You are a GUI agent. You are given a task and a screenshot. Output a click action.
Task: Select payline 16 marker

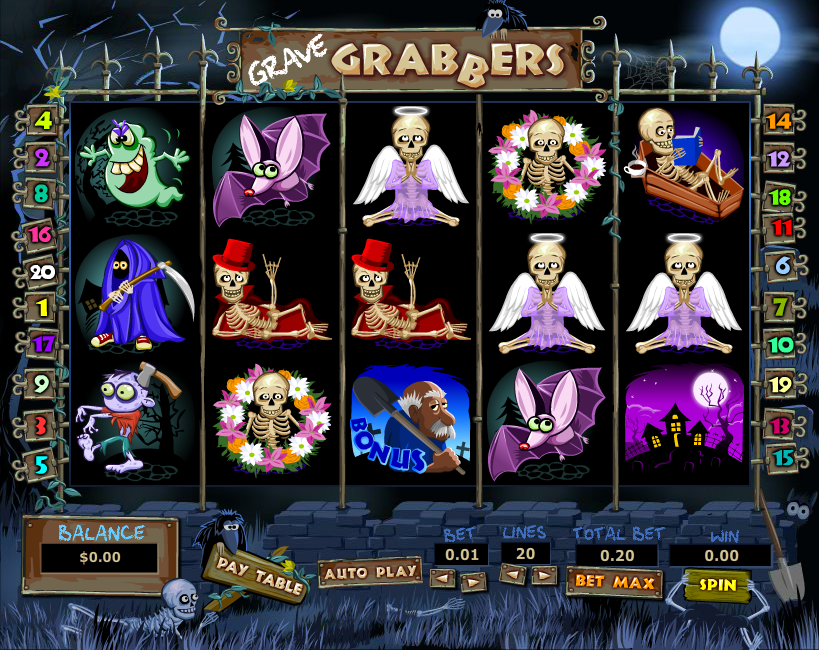[x=42, y=234]
